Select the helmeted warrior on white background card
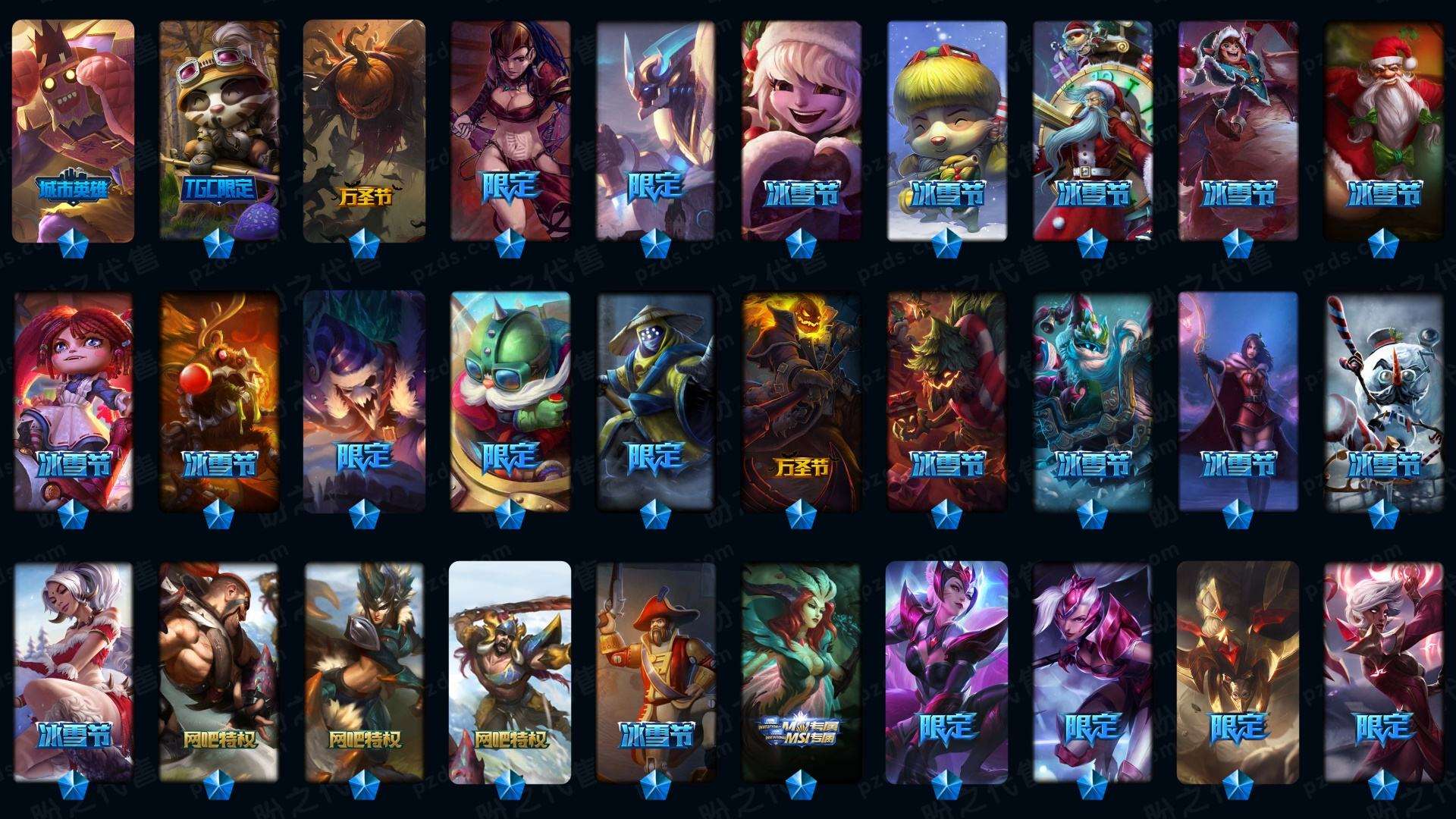Viewport: 1456px width, 819px height. point(510,672)
